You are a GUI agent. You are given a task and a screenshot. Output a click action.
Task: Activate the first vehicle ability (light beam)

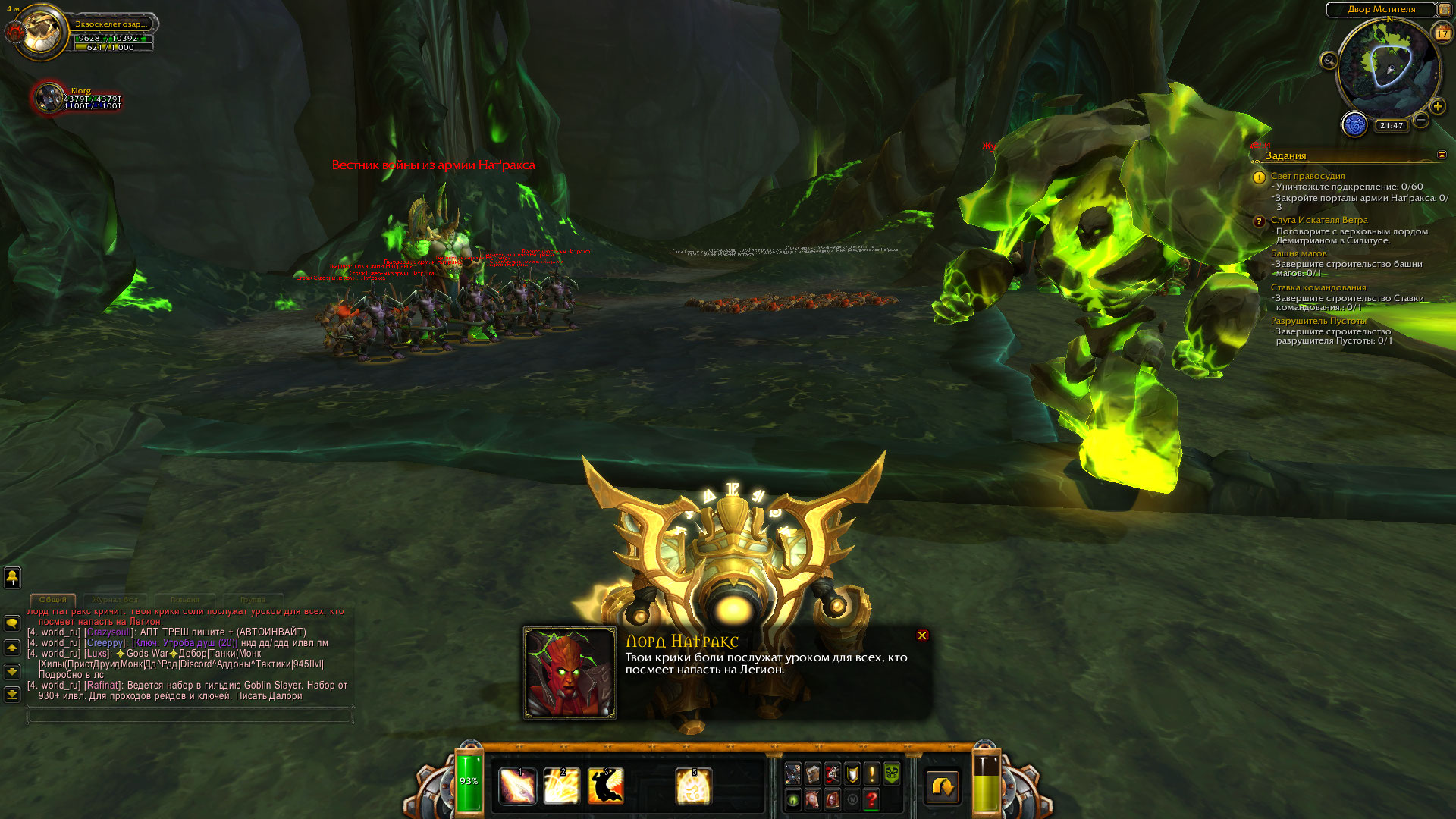(518, 786)
